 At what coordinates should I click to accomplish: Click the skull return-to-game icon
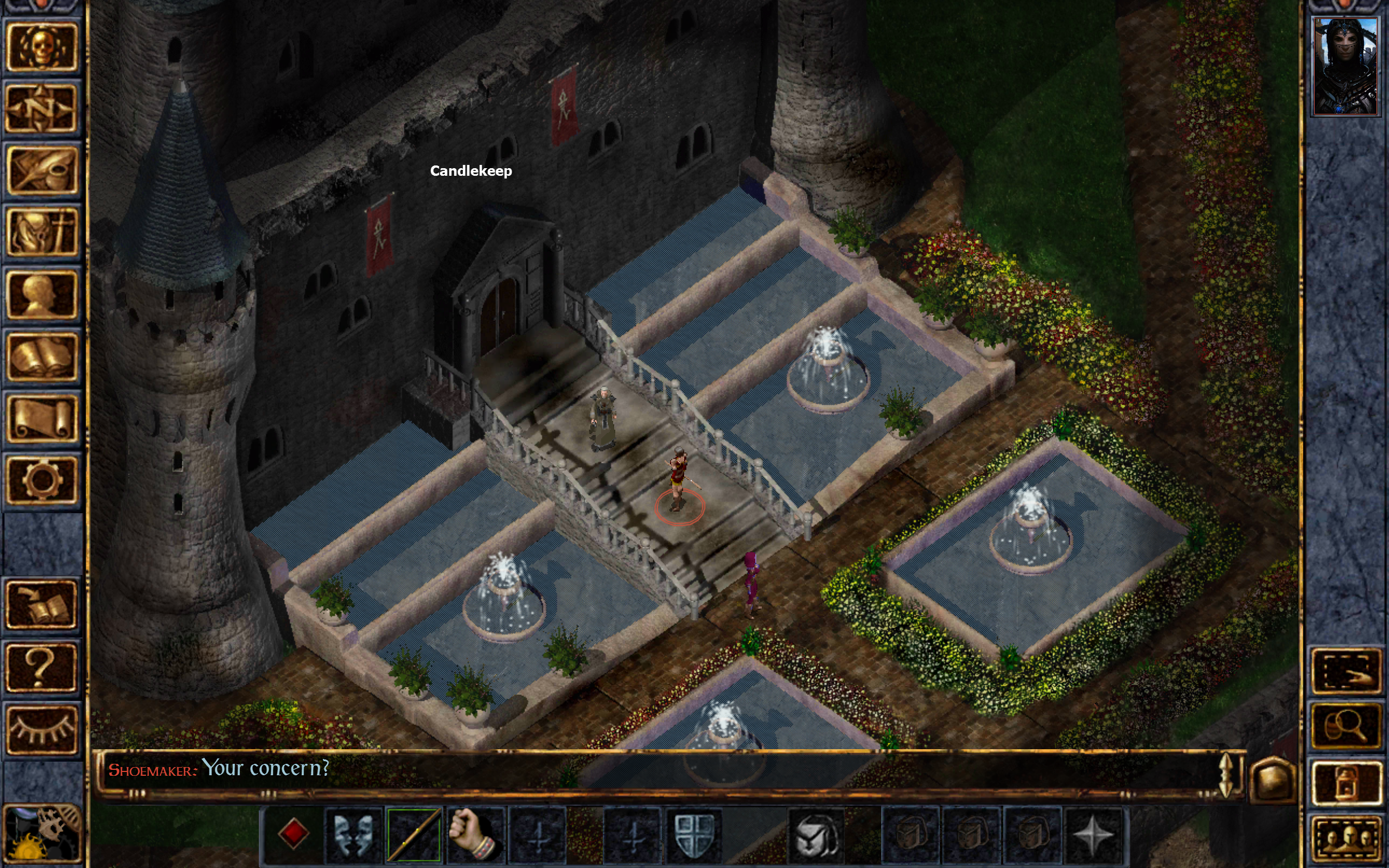[x=43, y=46]
